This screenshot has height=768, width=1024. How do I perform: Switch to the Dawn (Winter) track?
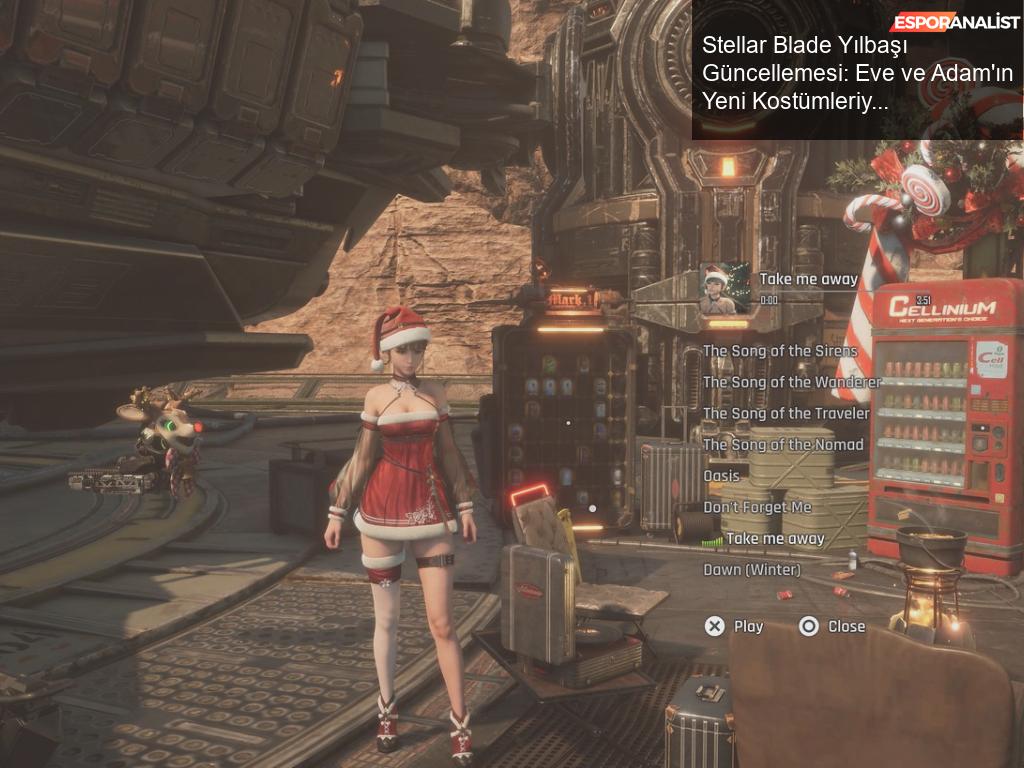(x=752, y=570)
